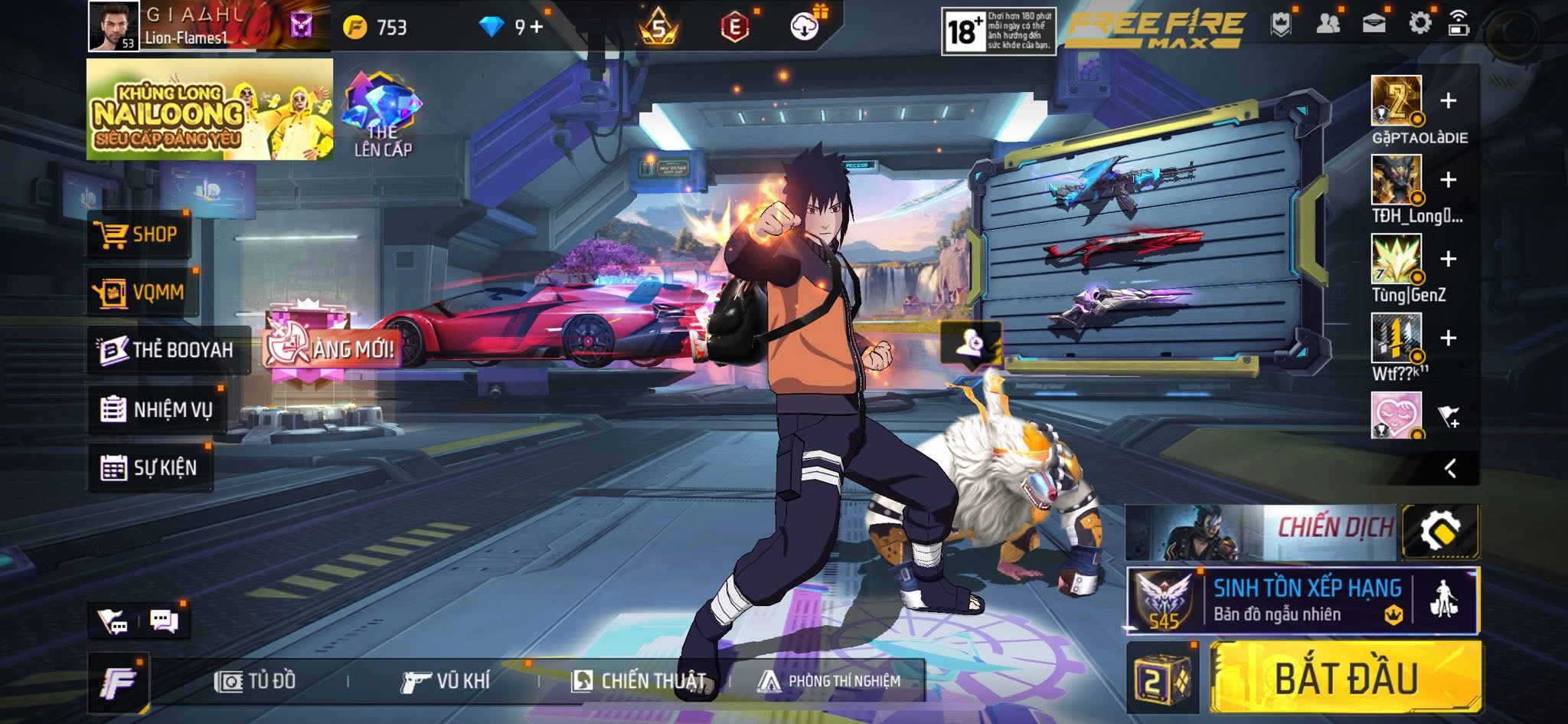
Task: Open the Khủng Long Nailoong event banner
Action: point(210,110)
